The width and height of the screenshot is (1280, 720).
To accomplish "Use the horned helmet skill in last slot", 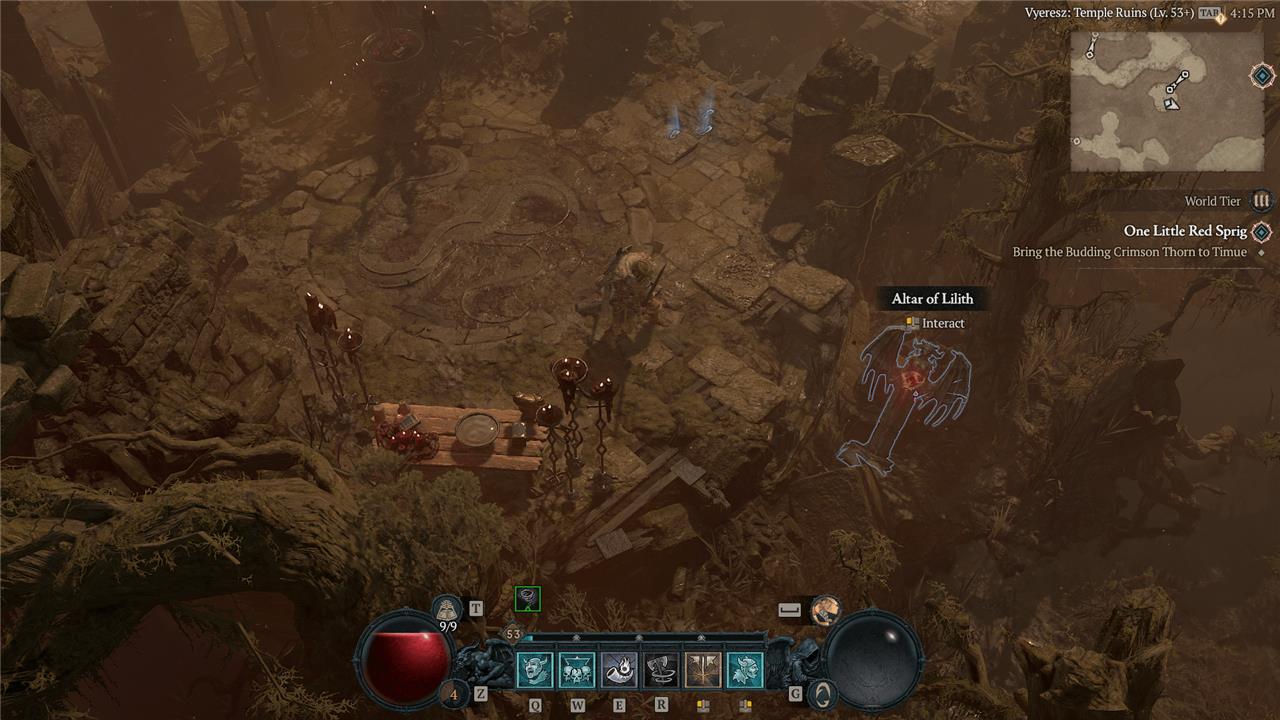I will (x=745, y=669).
